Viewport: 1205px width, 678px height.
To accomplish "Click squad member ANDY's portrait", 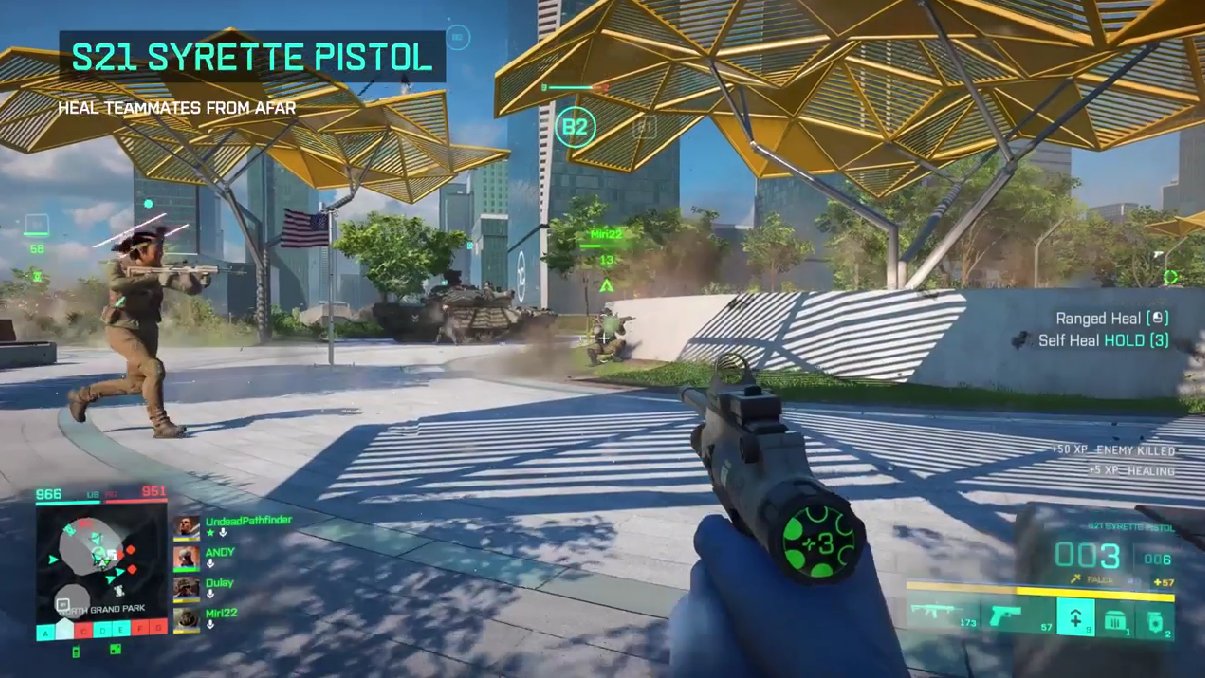I will coord(186,557).
